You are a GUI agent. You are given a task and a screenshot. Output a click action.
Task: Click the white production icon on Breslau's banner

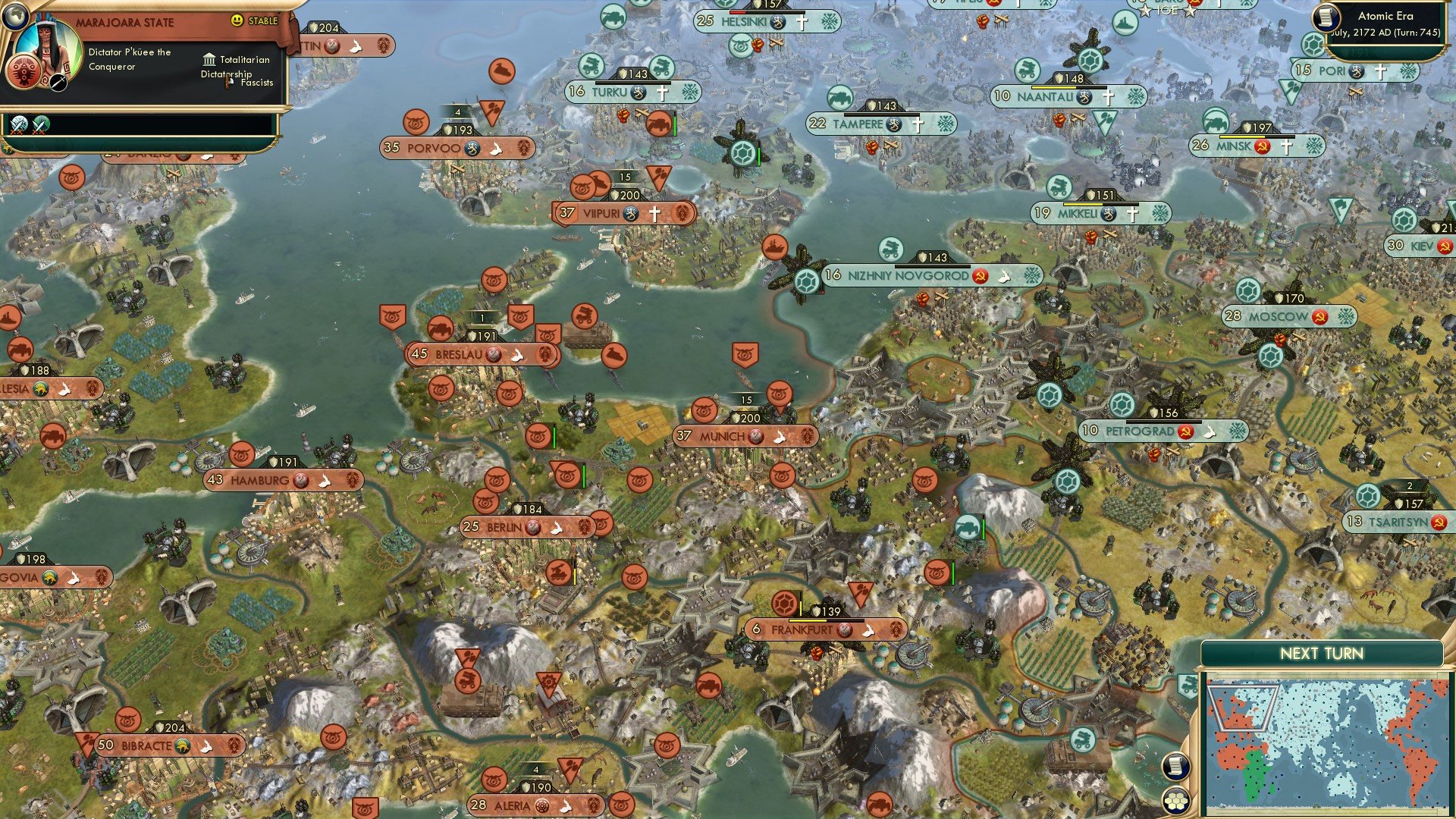516,354
